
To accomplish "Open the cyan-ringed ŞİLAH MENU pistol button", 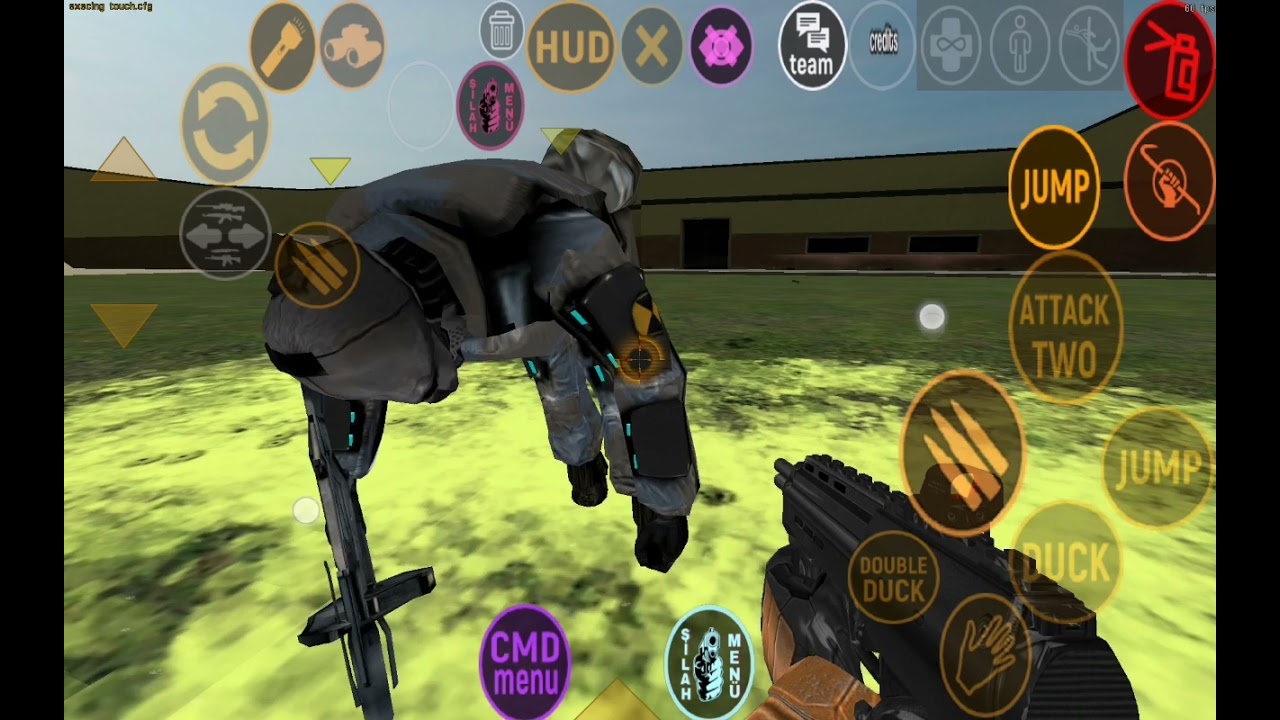I will click(x=710, y=663).
